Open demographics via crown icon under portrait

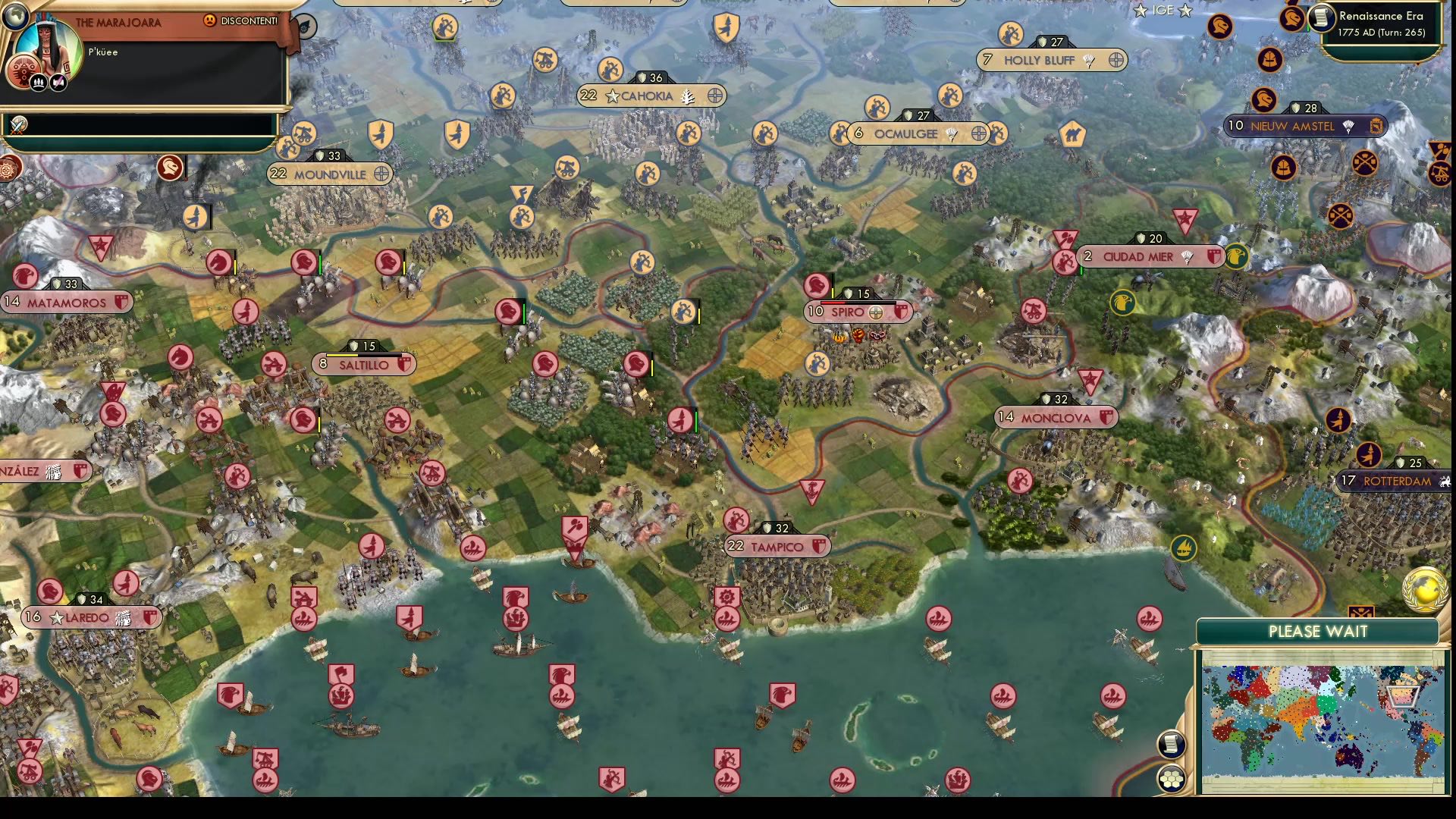click(x=39, y=83)
